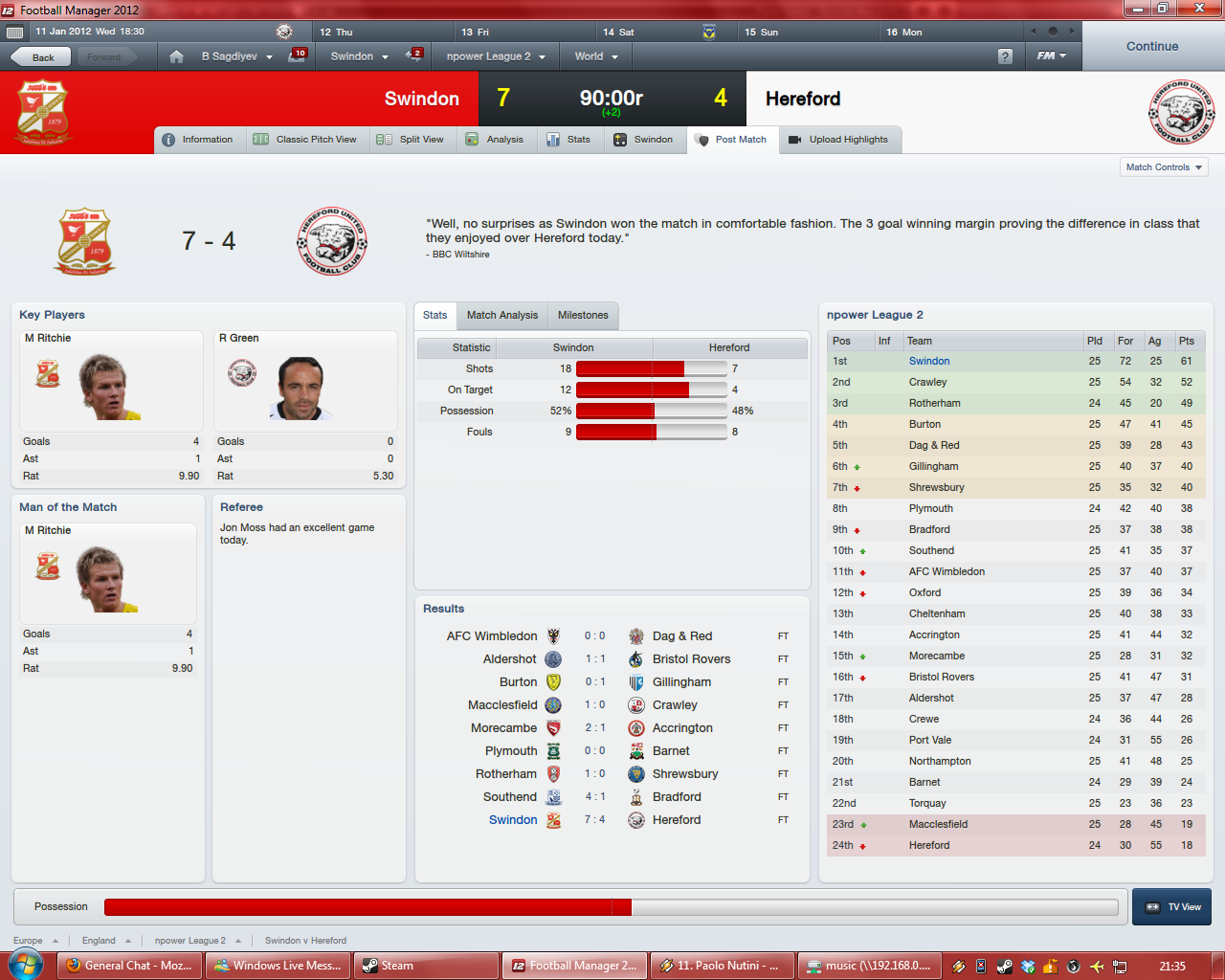
Task: Select Crawley in the league table
Action: 927,382
